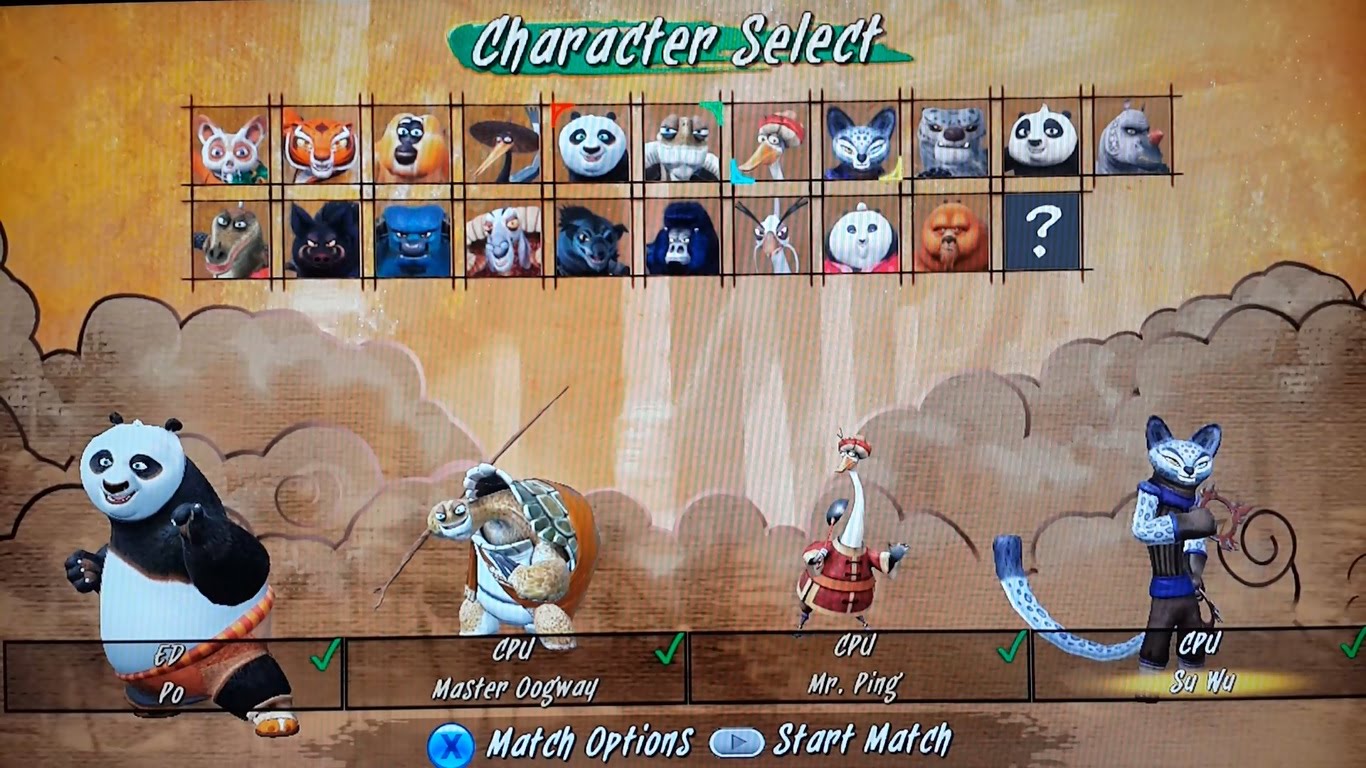Image resolution: width=1366 pixels, height=768 pixels.
Task: Click the Start Match label
Action: 861,740
